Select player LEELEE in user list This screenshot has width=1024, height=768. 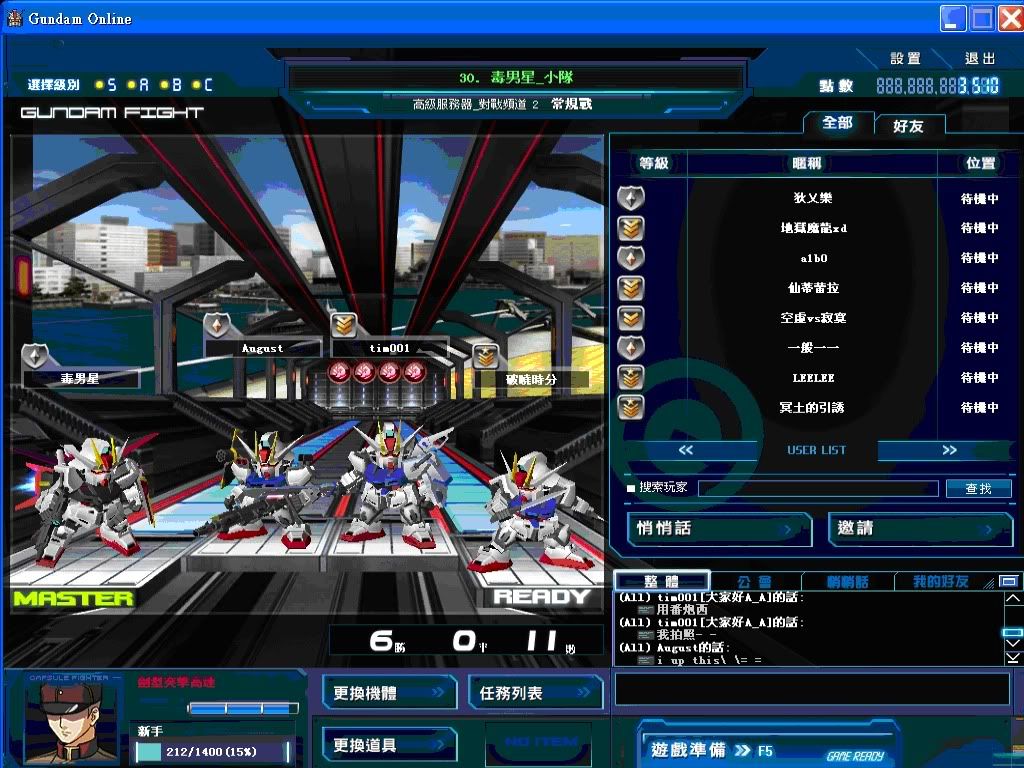tap(812, 378)
